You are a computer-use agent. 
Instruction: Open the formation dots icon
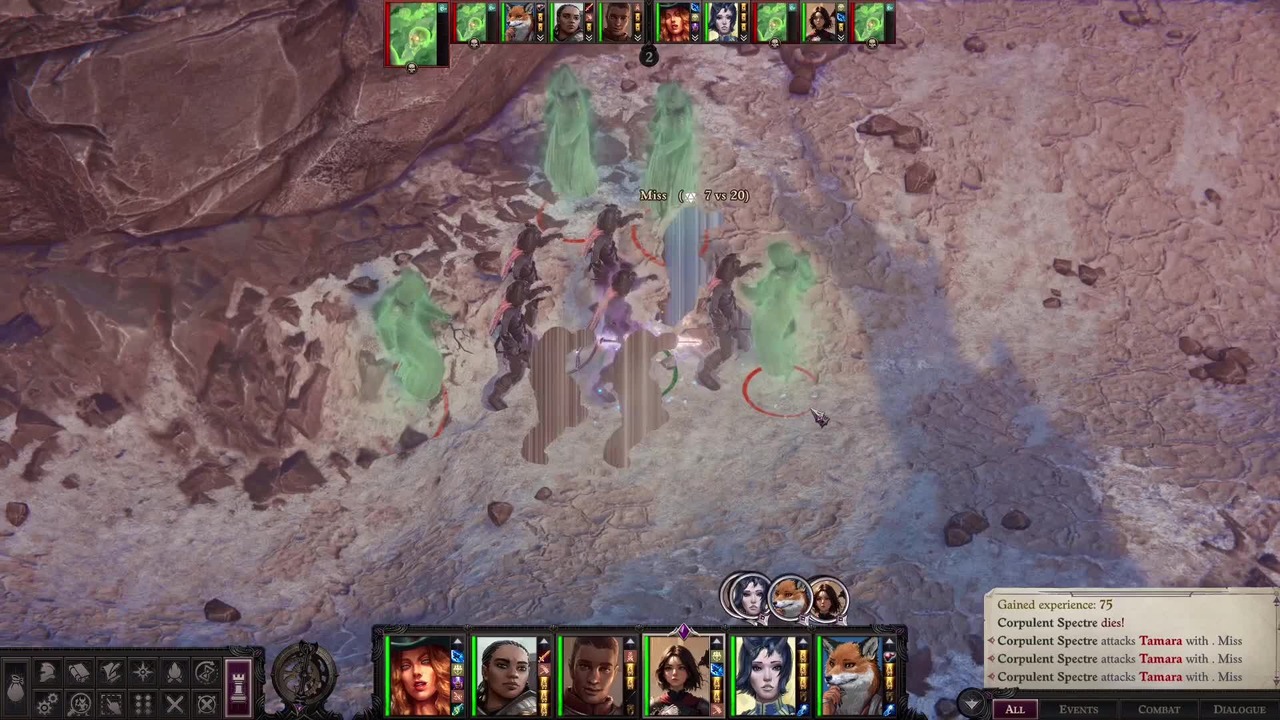(143, 705)
